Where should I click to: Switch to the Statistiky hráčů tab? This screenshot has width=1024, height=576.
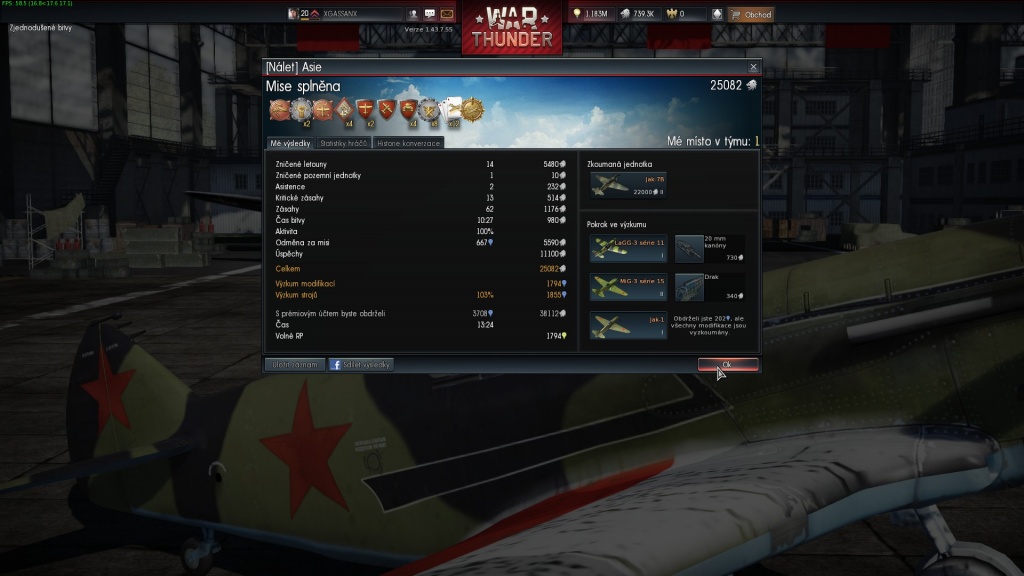[344, 143]
